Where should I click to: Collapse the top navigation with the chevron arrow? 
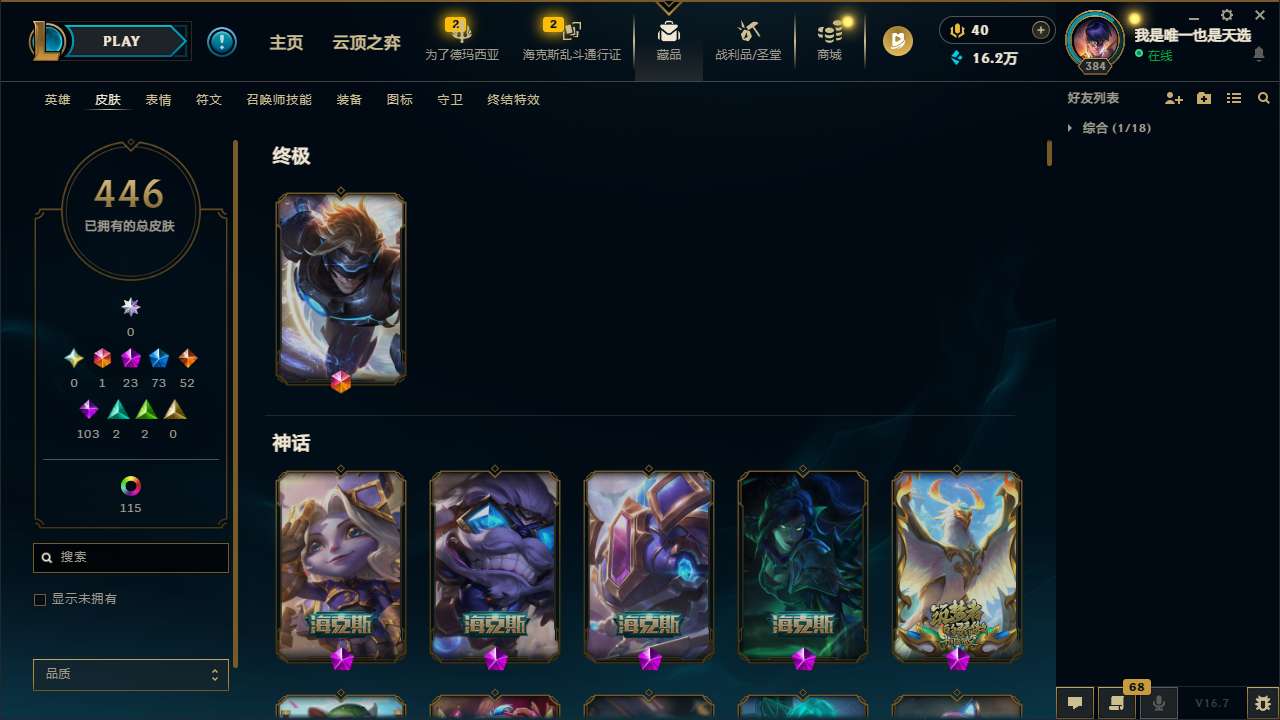[x=668, y=7]
